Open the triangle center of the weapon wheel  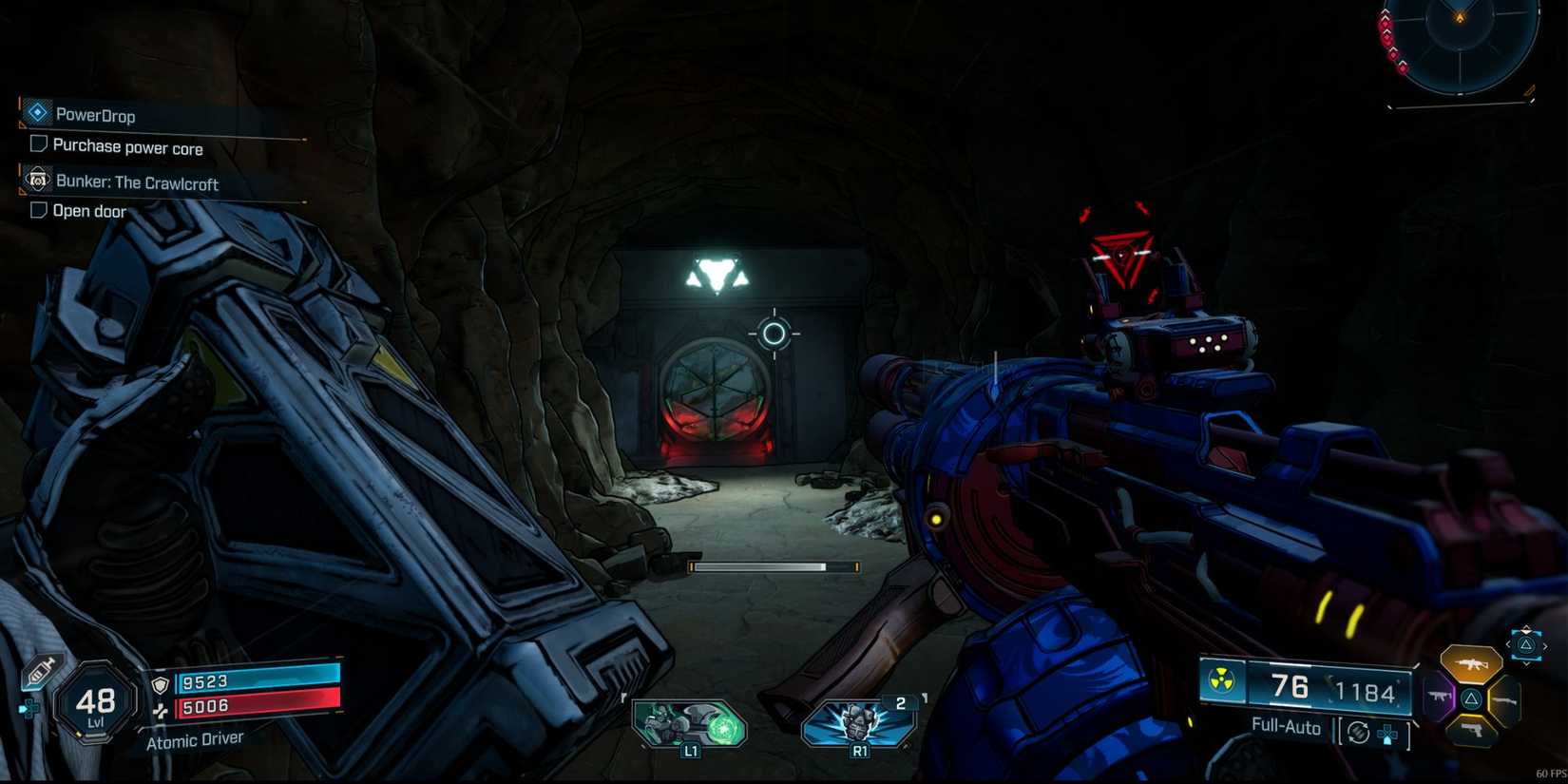pos(1471,699)
